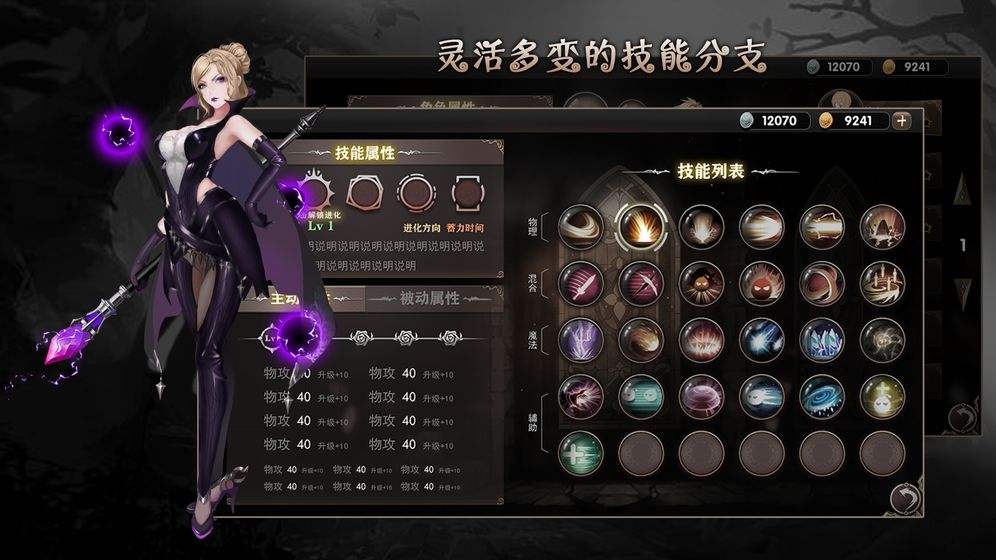Viewport: 996px width, 560px height.
Task: Click the plus button beside the gold currency
Action: coord(902,120)
